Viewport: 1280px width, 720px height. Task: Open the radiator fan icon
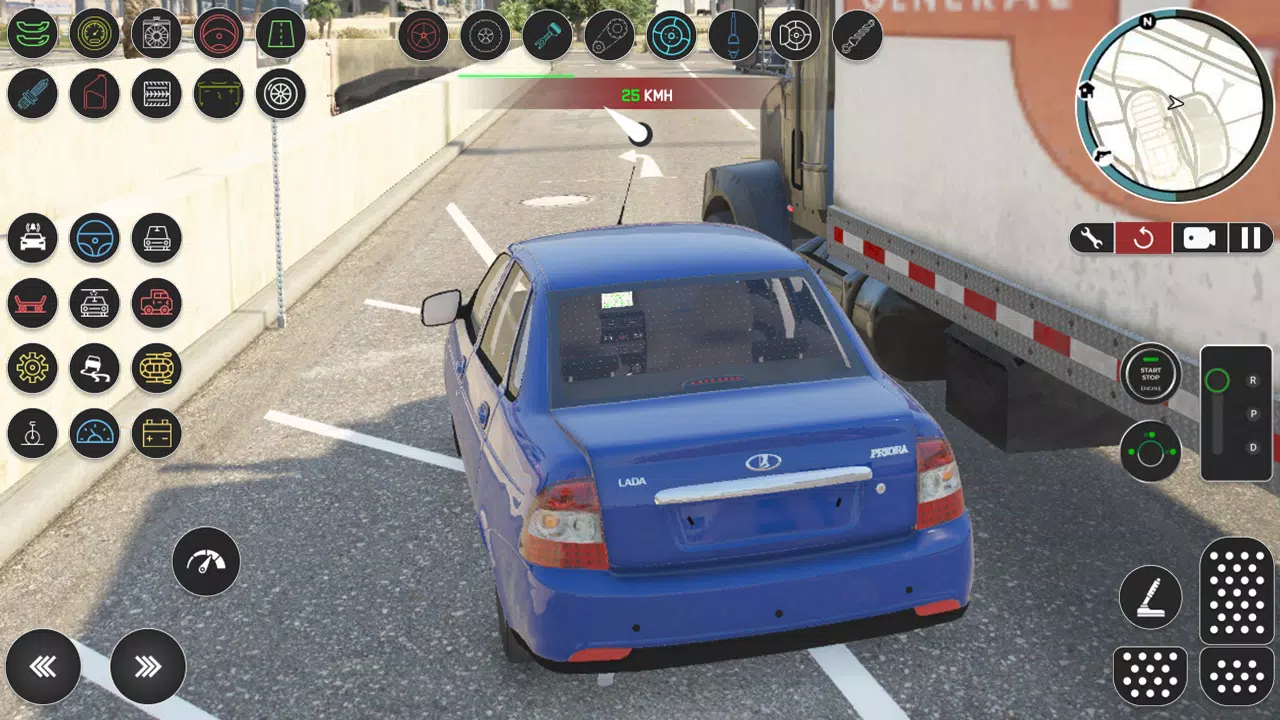156,33
